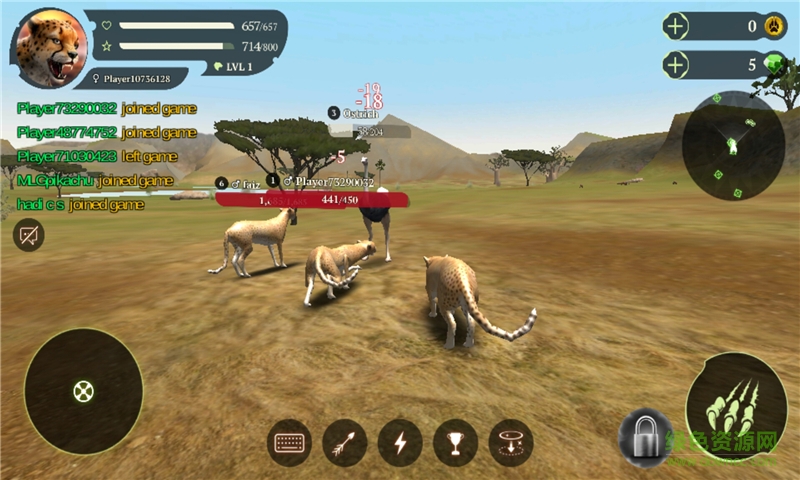
Task: Tap the circular teleport arrow icon
Action: tap(510, 441)
